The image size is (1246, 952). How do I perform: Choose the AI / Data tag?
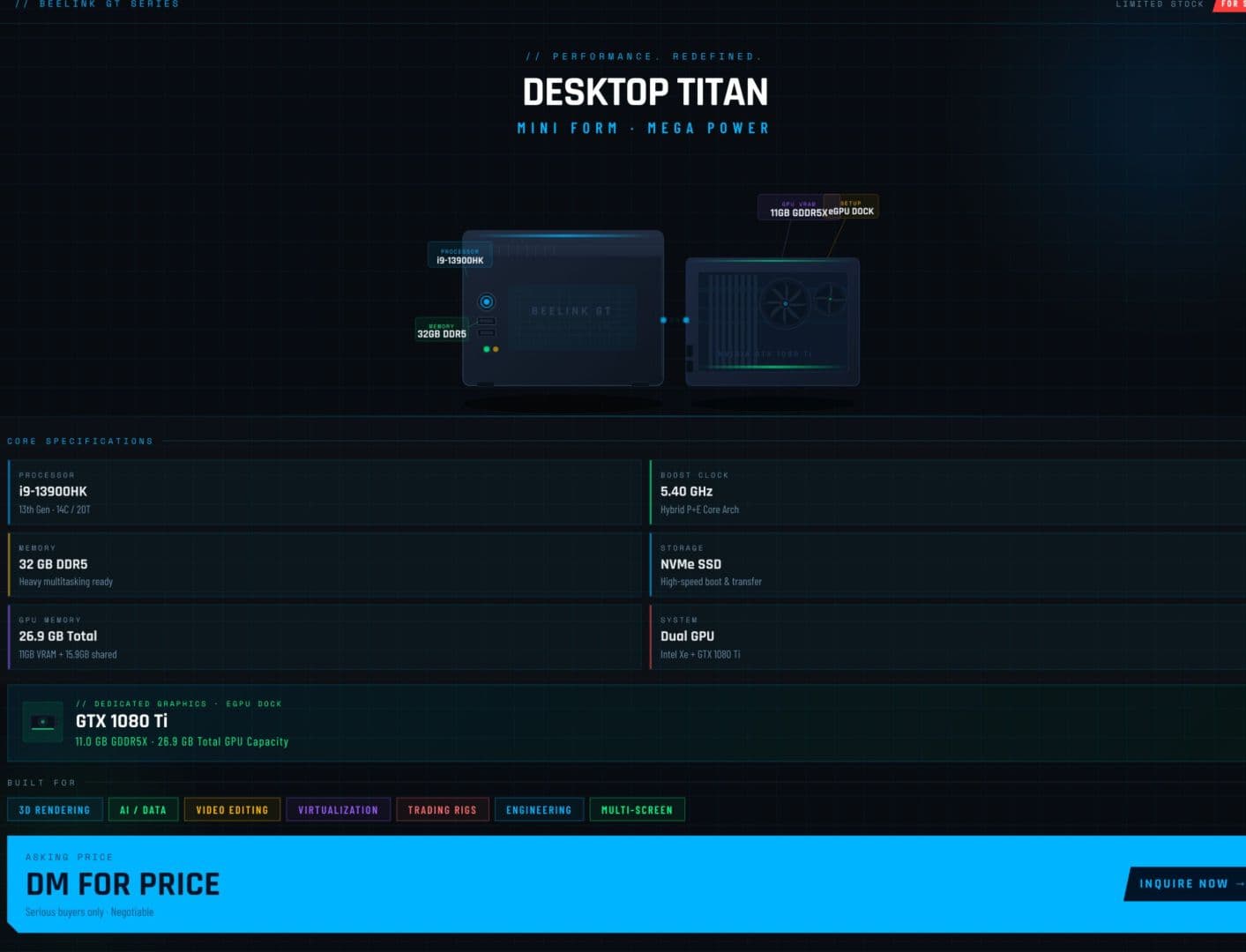(143, 810)
